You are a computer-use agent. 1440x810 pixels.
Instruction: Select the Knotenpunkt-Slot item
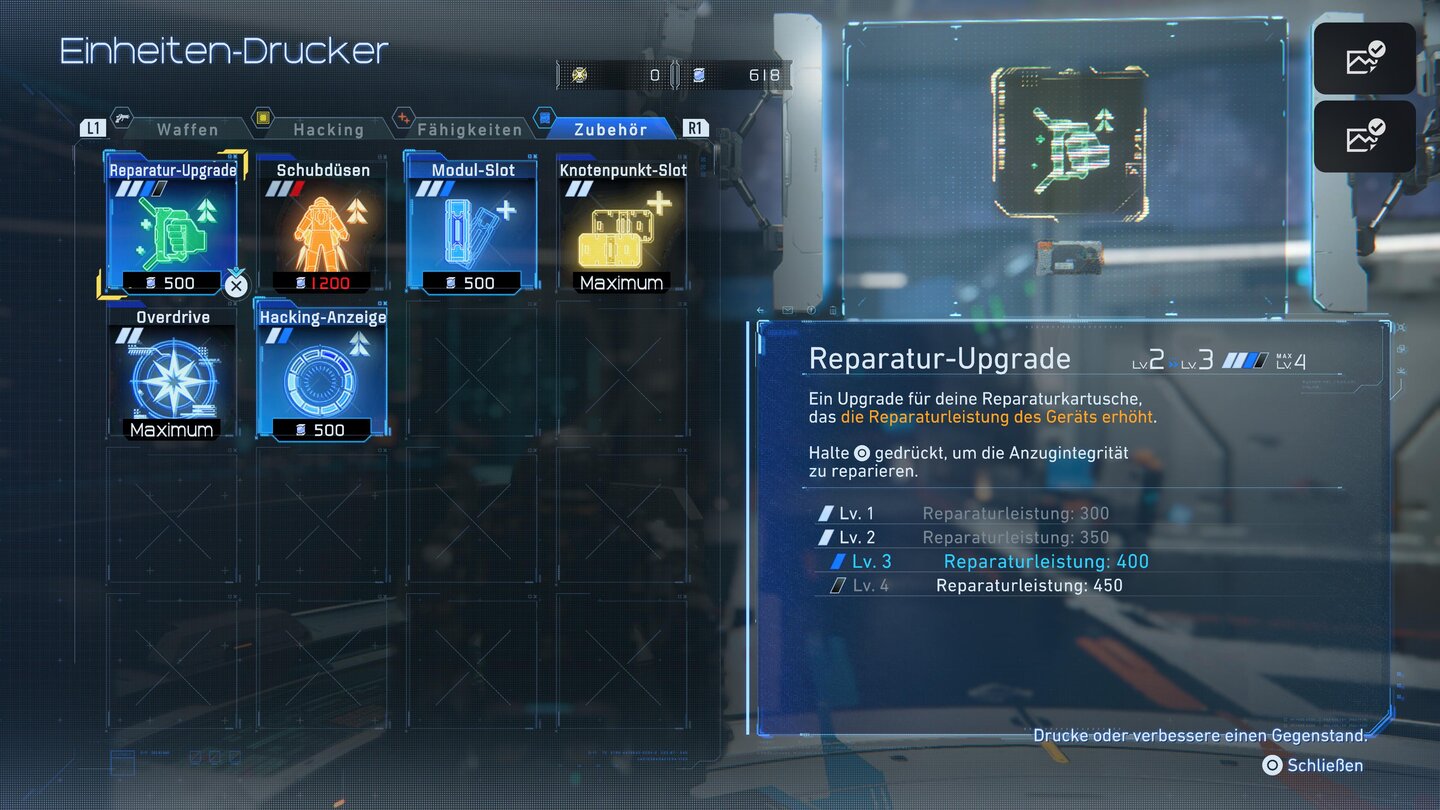[x=622, y=224]
